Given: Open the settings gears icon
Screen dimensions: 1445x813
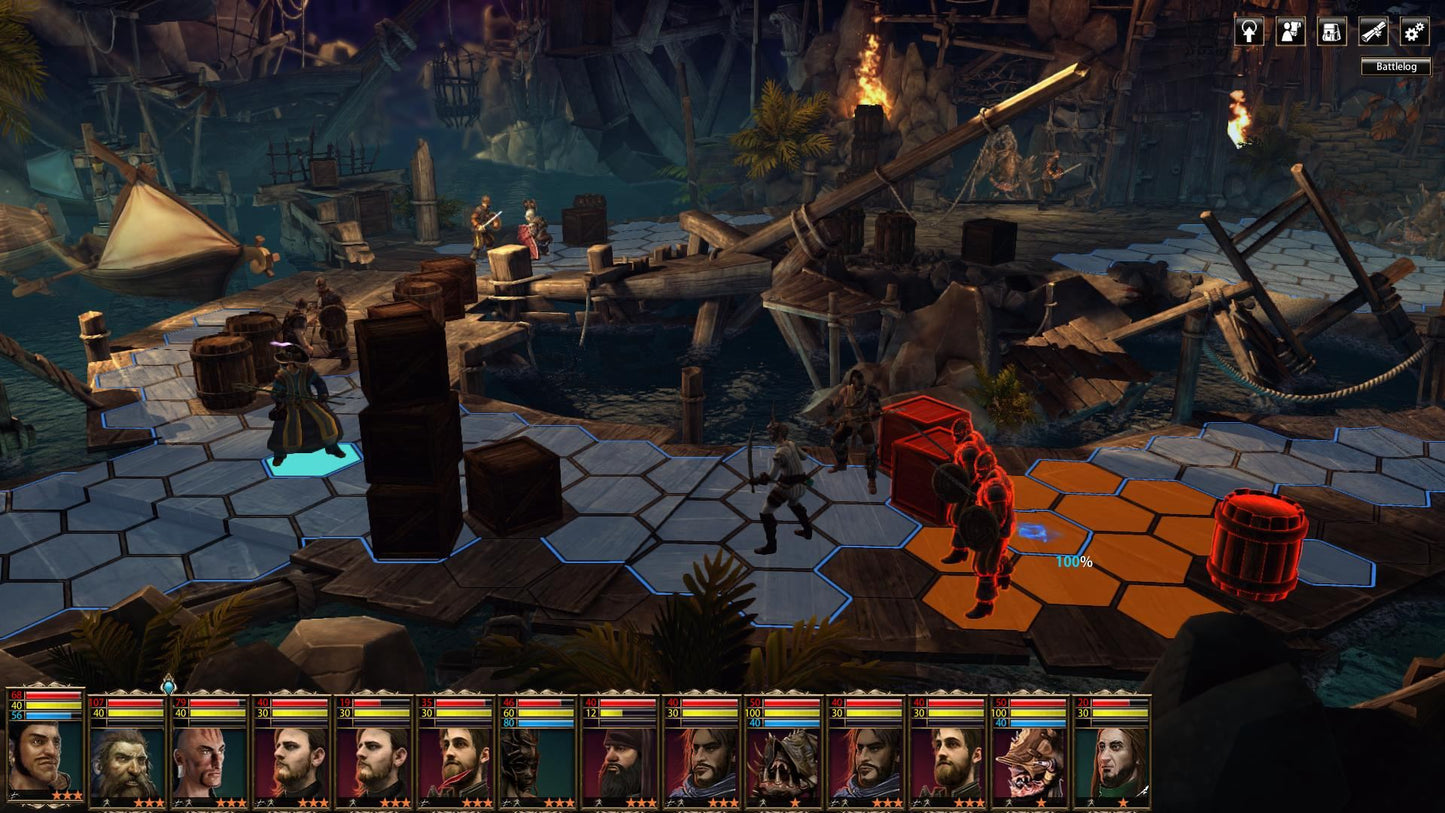Looking at the screenshot, I should tap(1413, 32).
